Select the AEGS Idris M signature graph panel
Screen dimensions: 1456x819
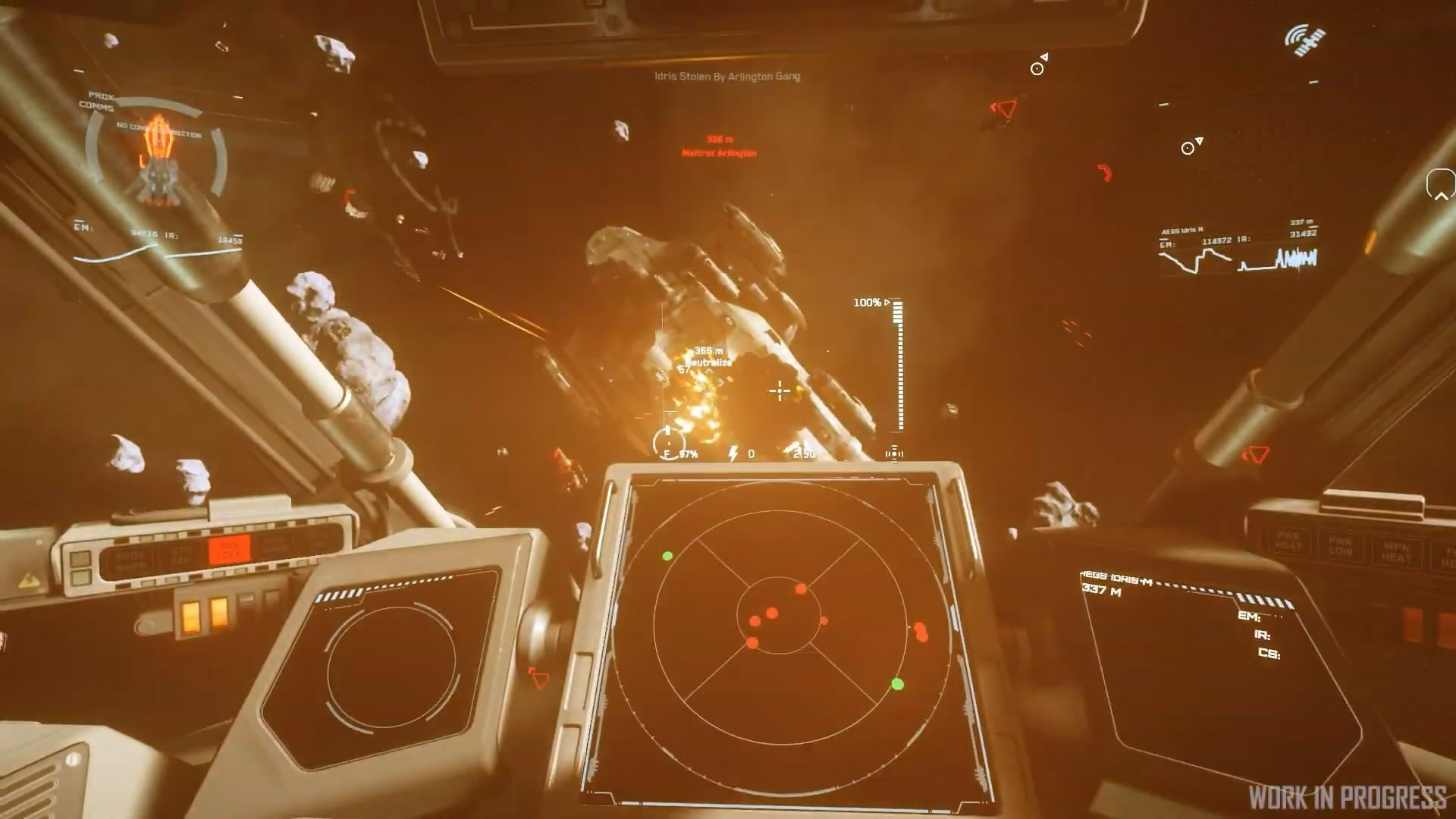coord(1238,250)
